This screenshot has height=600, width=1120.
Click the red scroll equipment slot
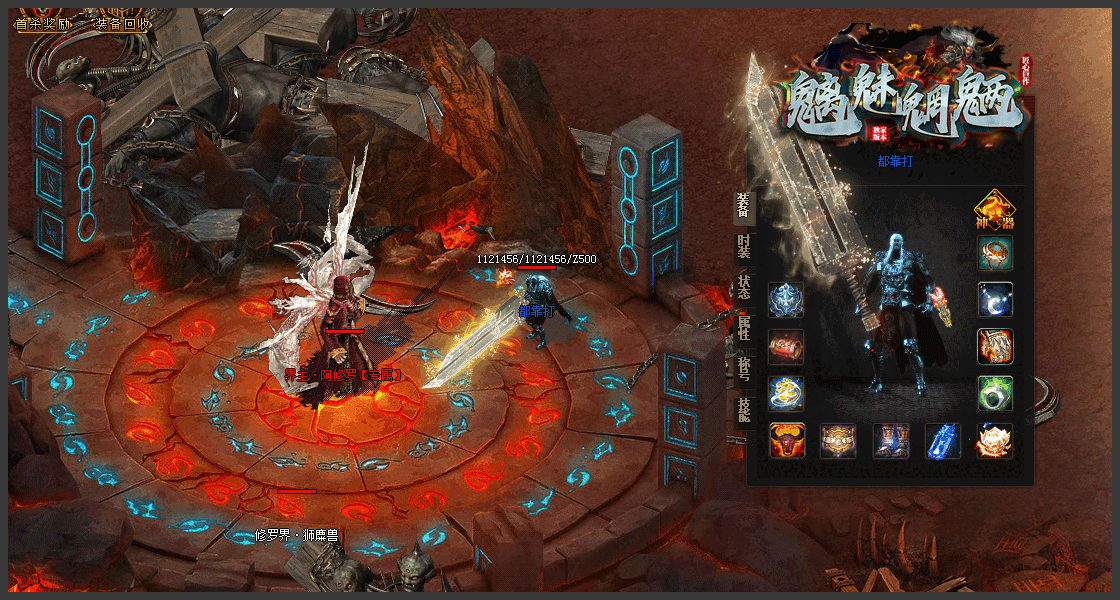coord(786,347)
